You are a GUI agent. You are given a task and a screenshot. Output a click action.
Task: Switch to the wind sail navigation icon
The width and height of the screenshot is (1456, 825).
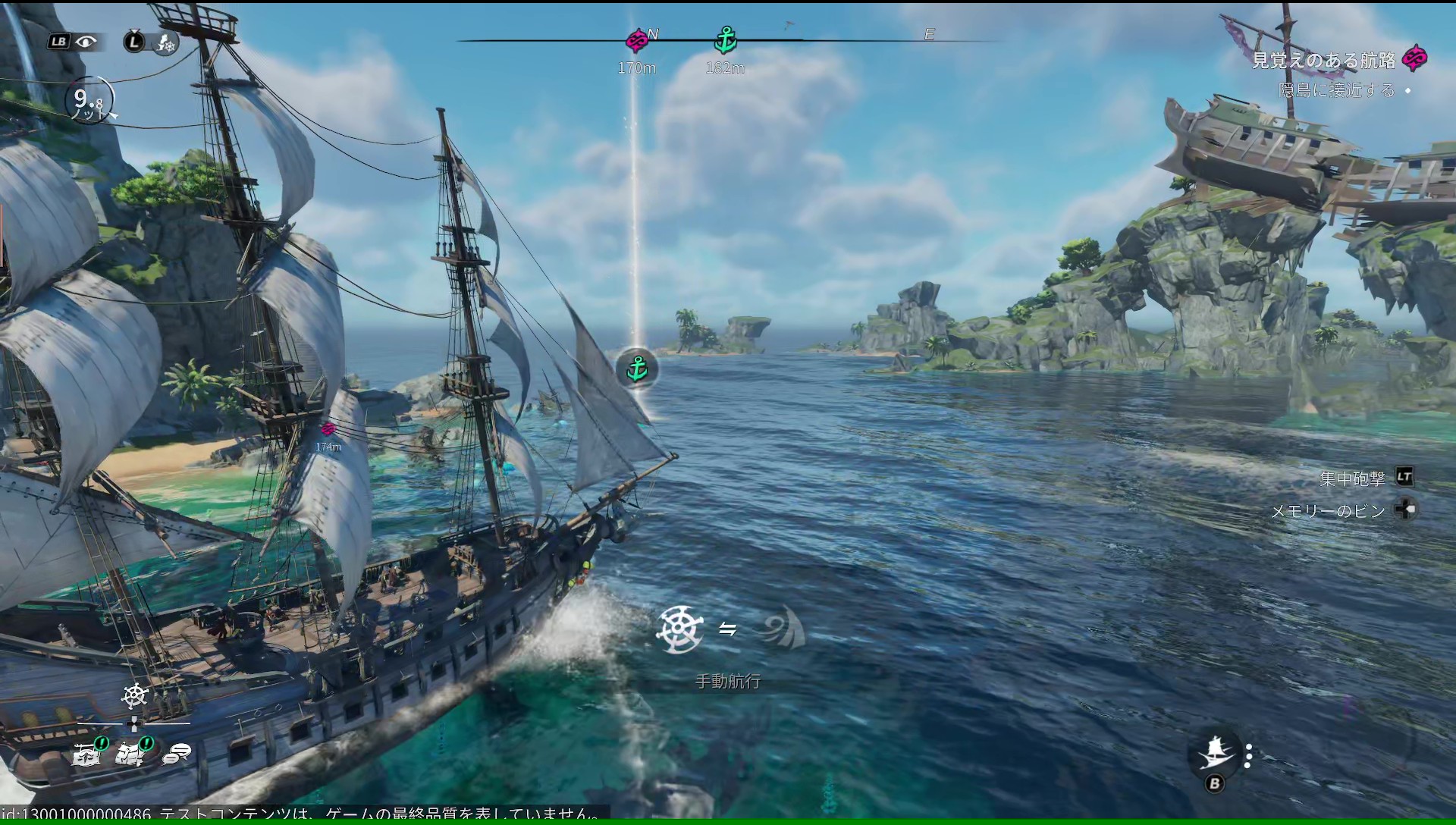click(783, 629)
